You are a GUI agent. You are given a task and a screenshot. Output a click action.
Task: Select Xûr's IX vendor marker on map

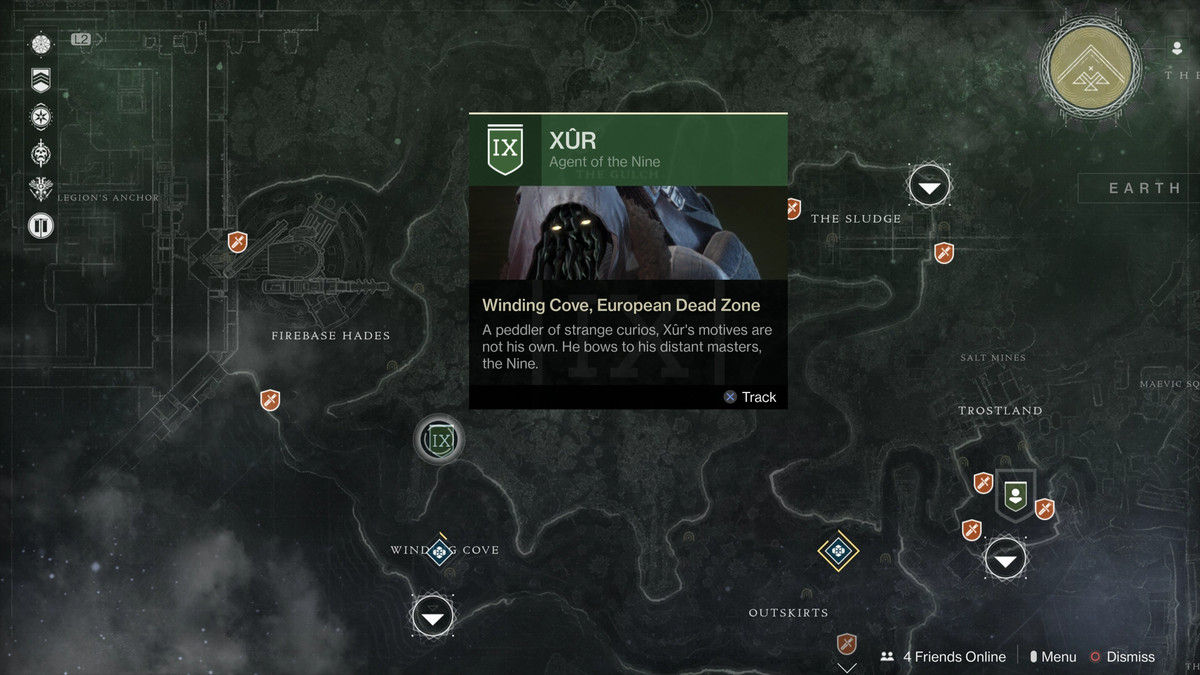pos(439,439)
